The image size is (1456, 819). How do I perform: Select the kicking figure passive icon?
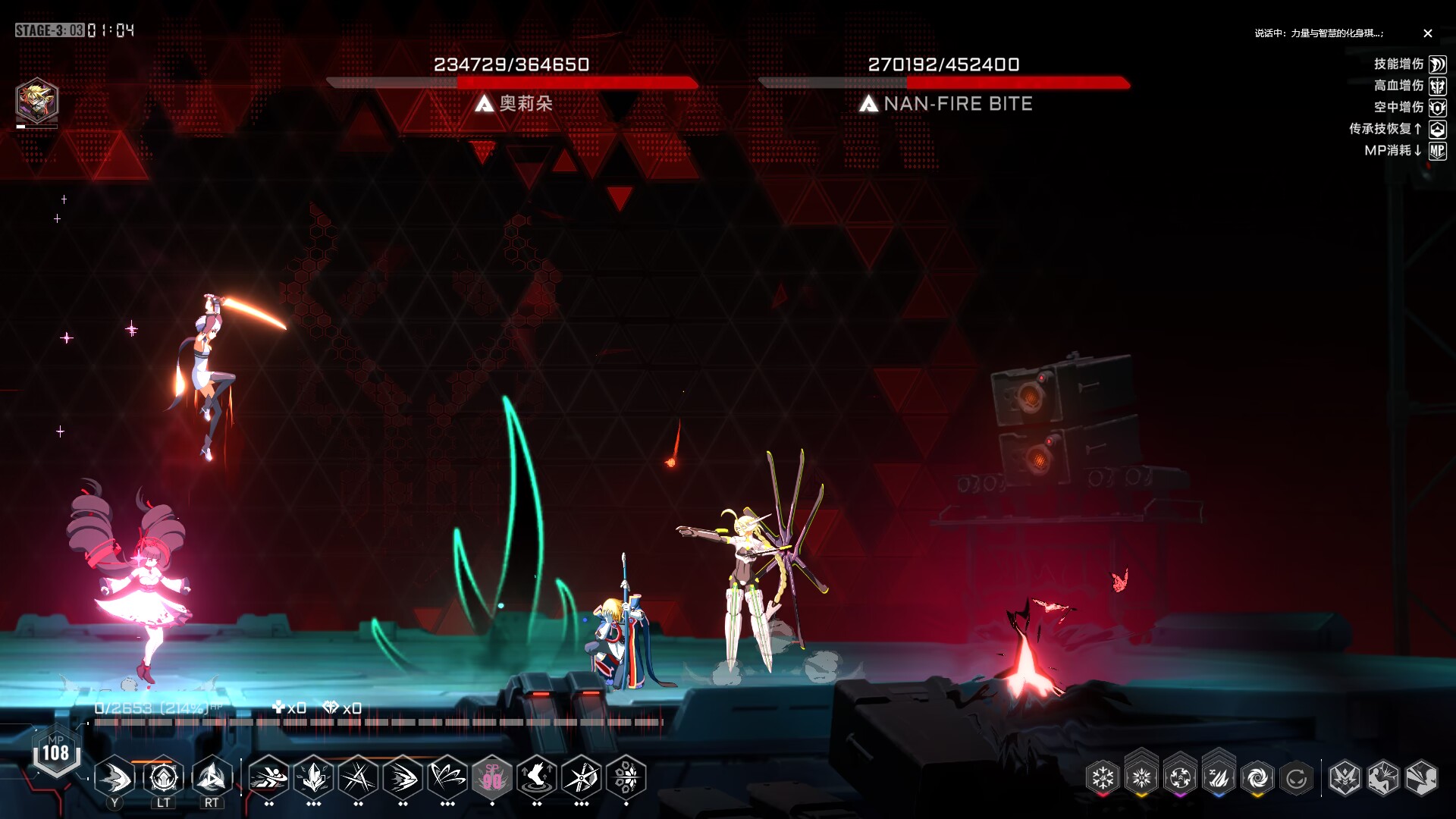[x=1382, y=777]
